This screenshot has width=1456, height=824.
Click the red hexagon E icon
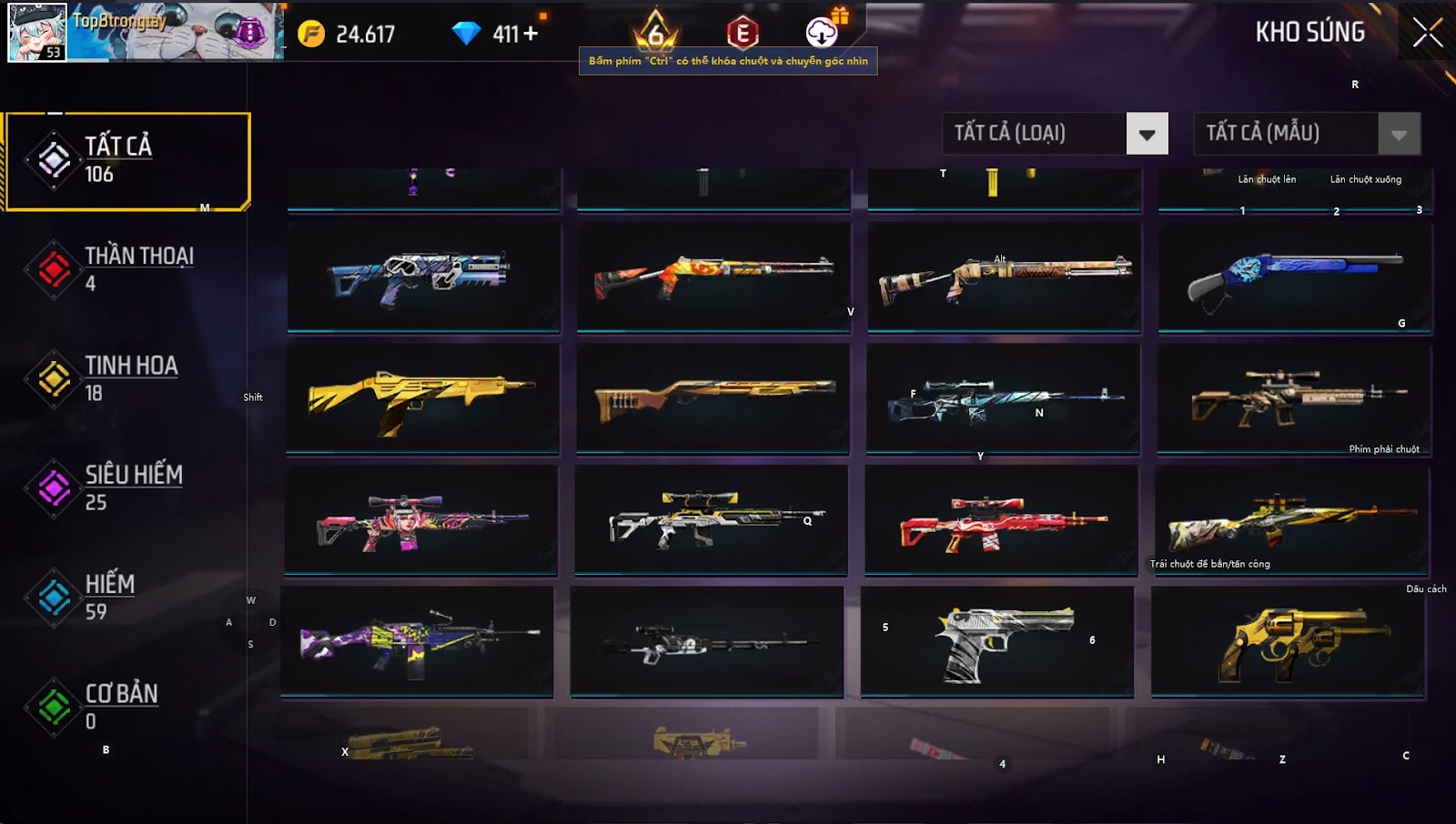point(743,34)
